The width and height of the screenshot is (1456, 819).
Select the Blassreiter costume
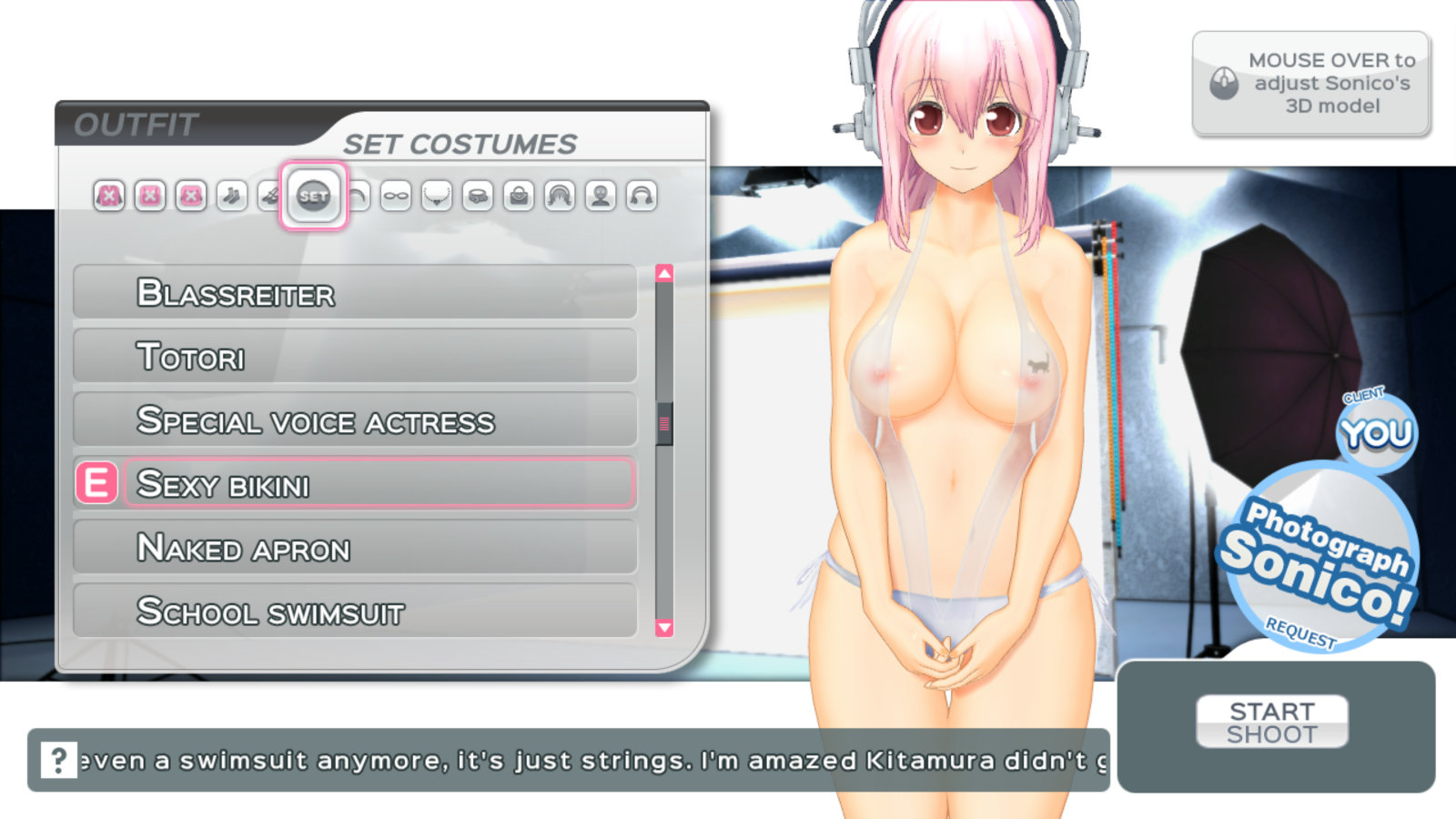pyautogui.click(x=355, y=293)
